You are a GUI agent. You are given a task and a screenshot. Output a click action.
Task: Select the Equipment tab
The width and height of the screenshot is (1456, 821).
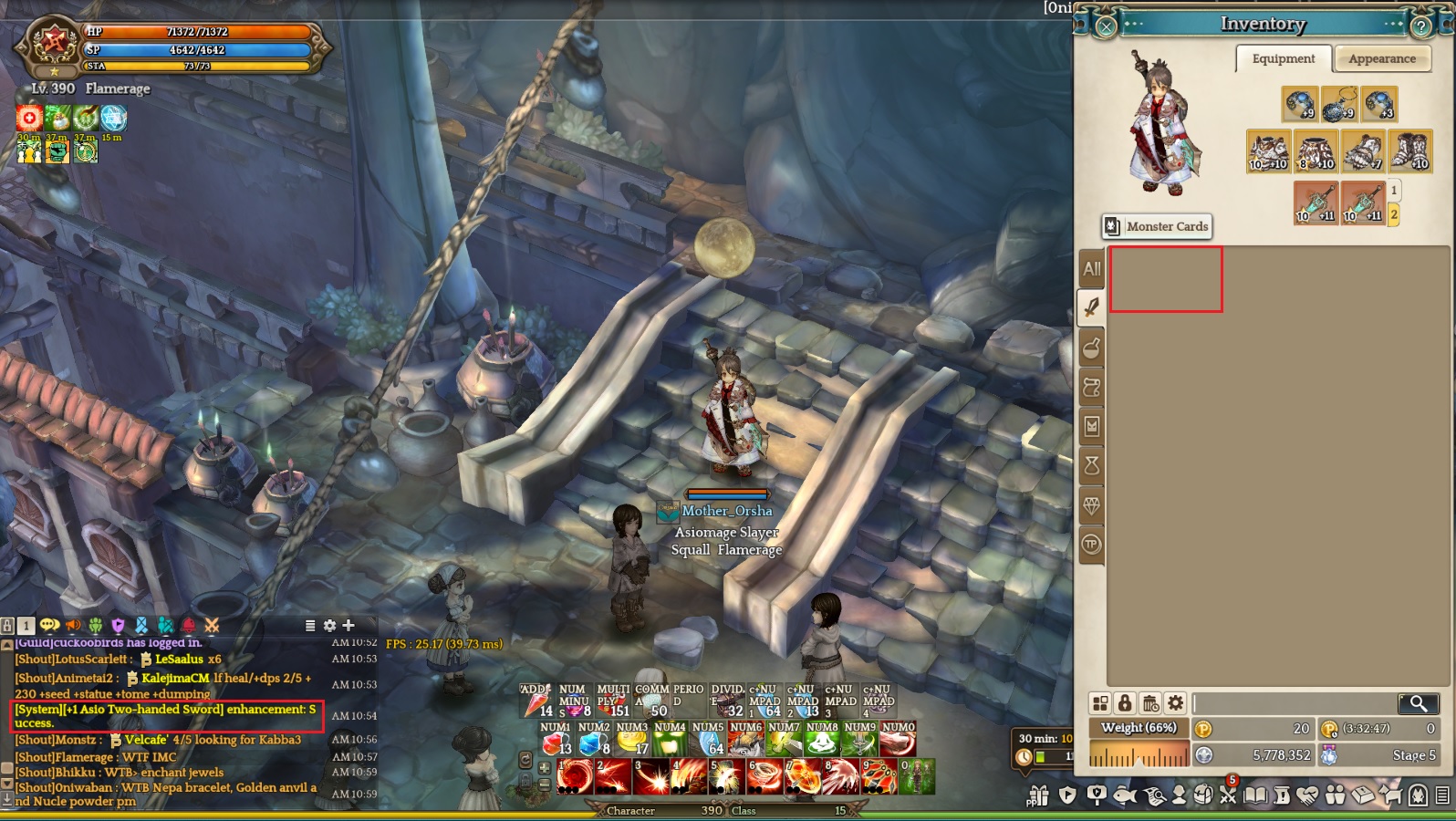point(1283,59)
